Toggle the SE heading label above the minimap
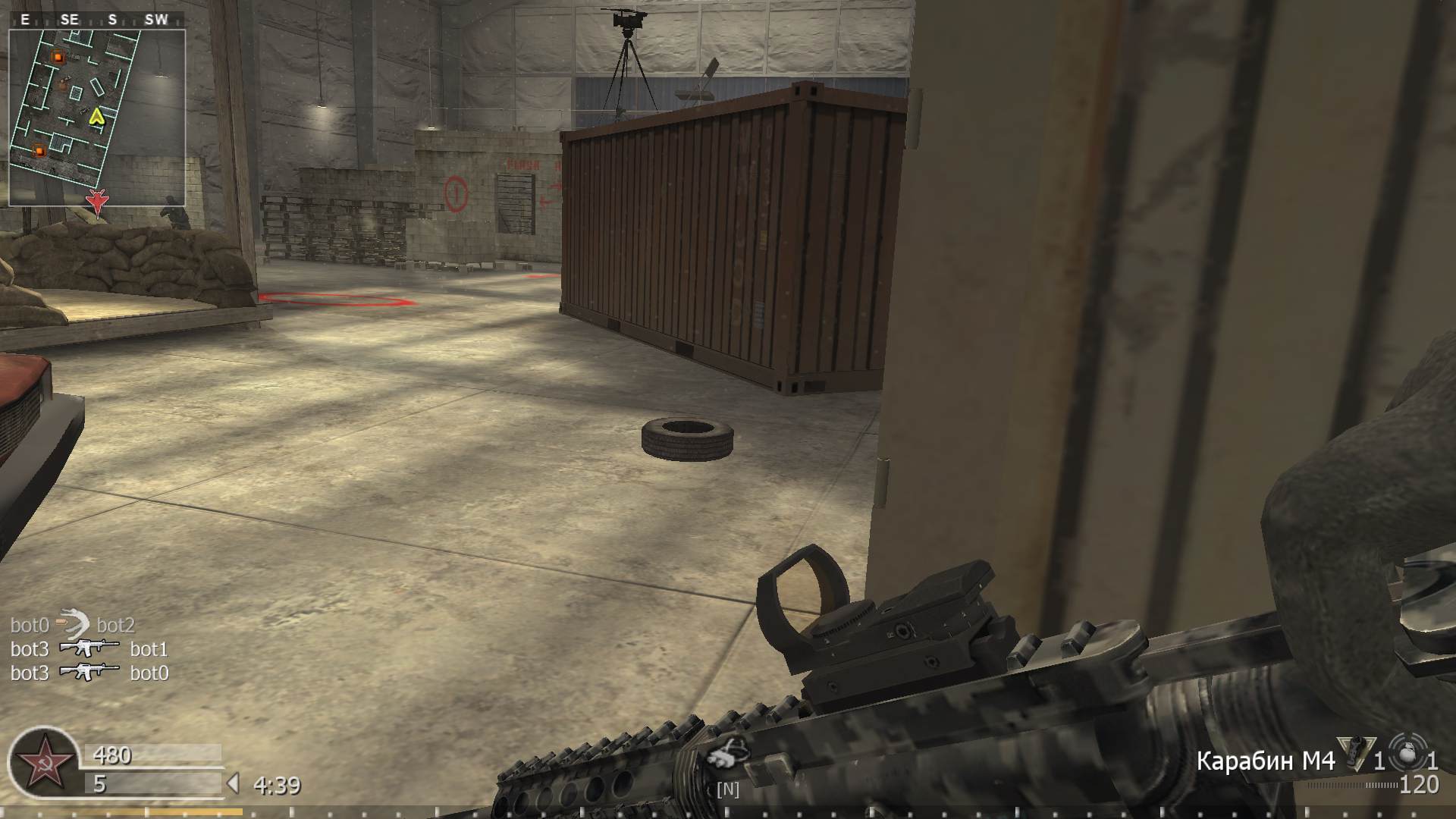The width and height of the screenshot is (1456, 819). [x=69, y=20]
